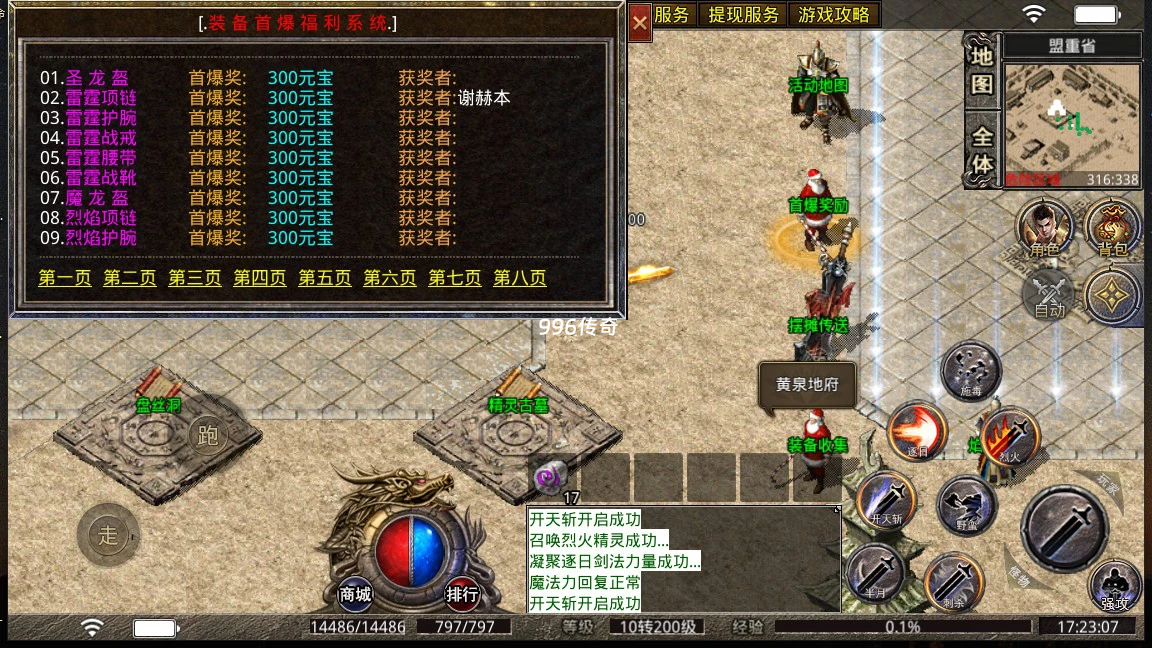Use the 开天斩 skill
Image resolution: width=1152 pixels, height=648 pixels.
[x=886, y=498]
